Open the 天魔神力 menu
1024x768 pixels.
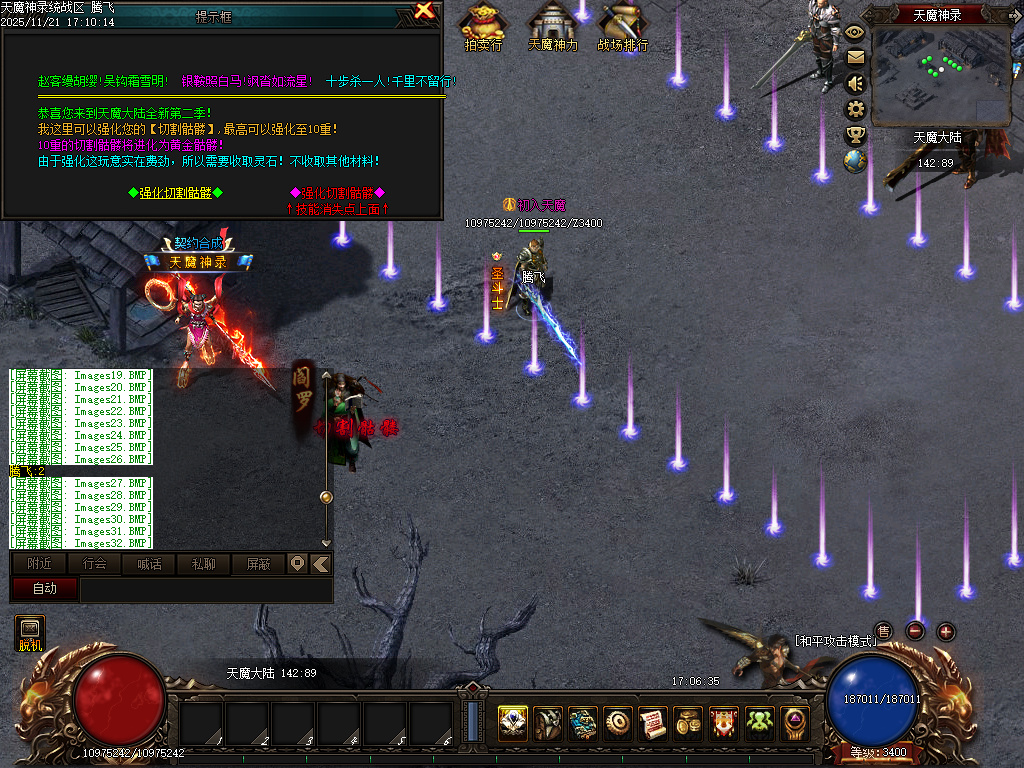(x=552, y=24)
